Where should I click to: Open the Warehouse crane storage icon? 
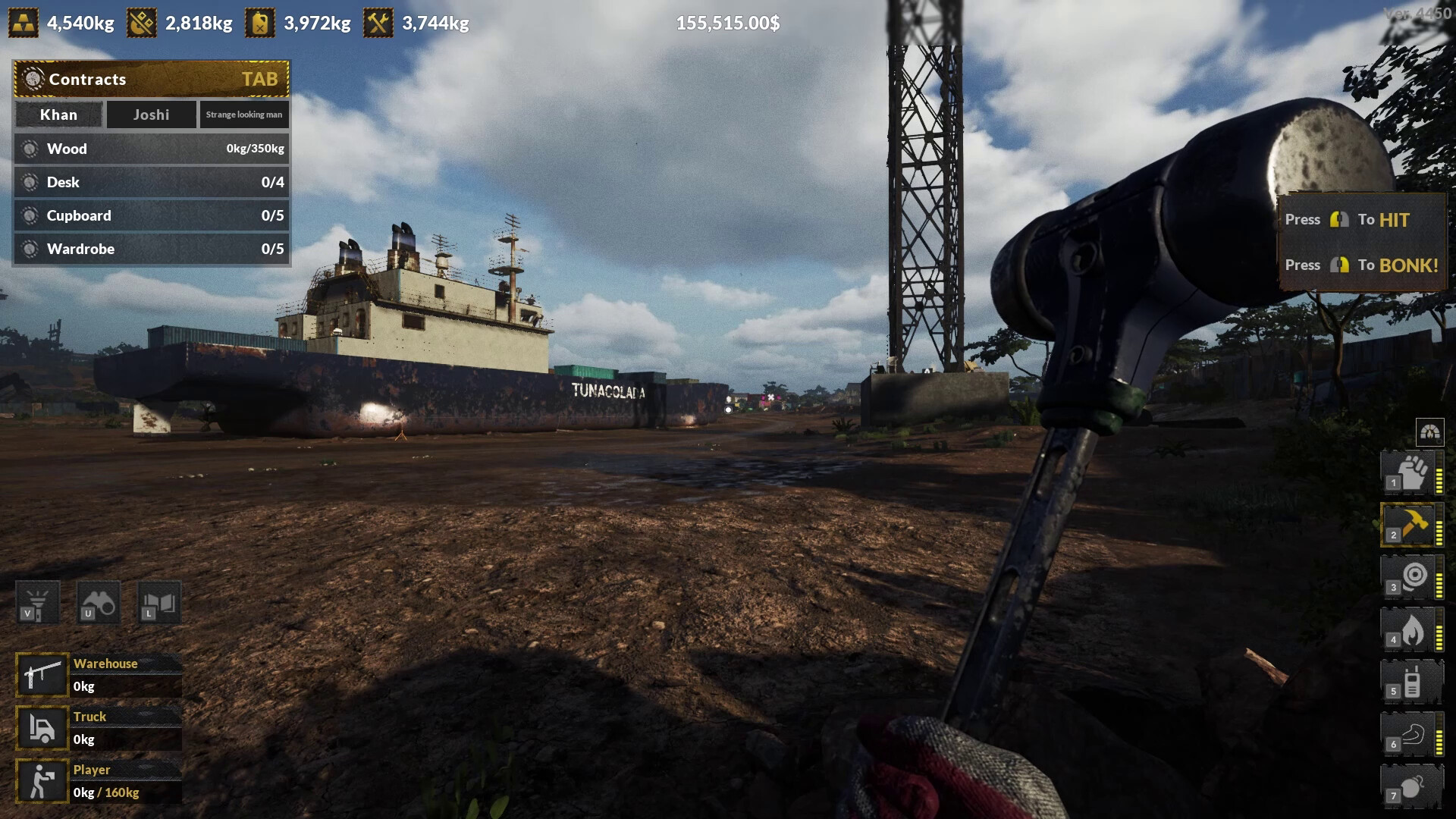coord(42,675)
